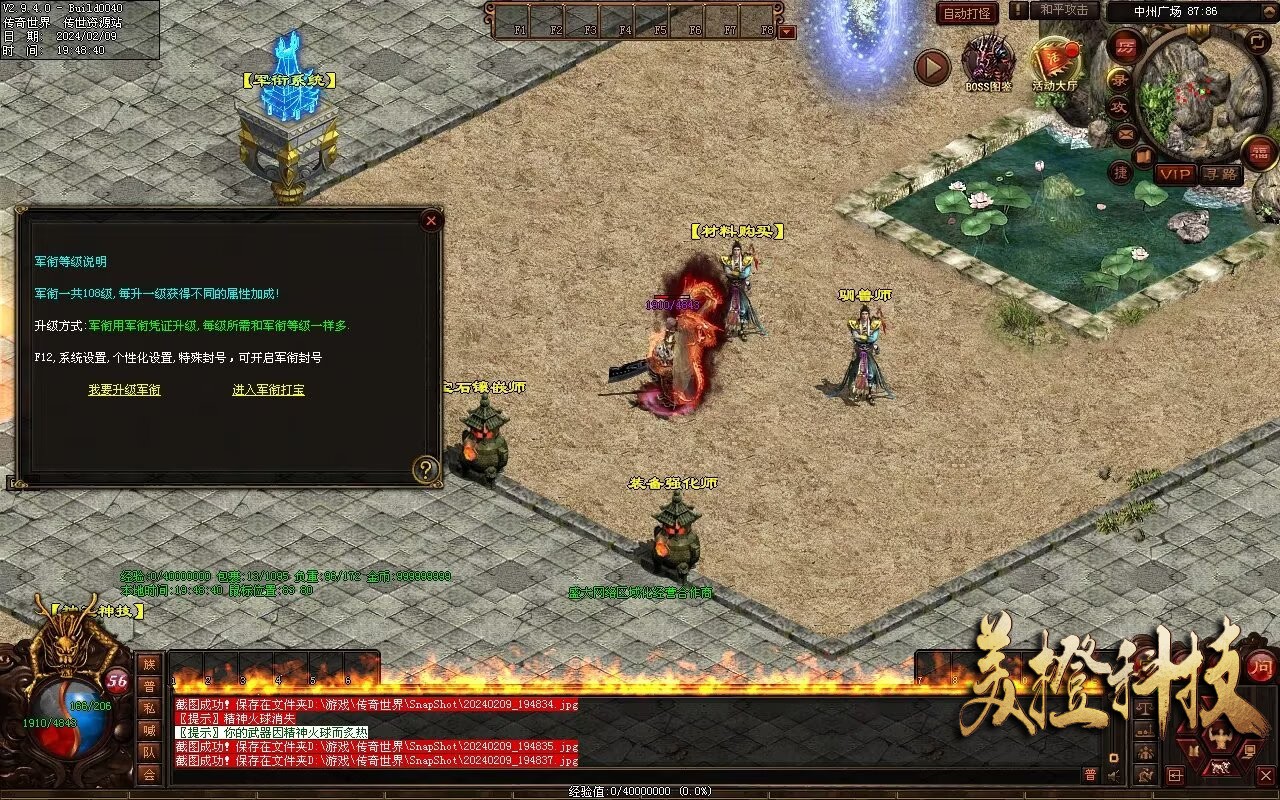Close the military rank dialog window
The image size is (1280, 800).
click(431, 221)
